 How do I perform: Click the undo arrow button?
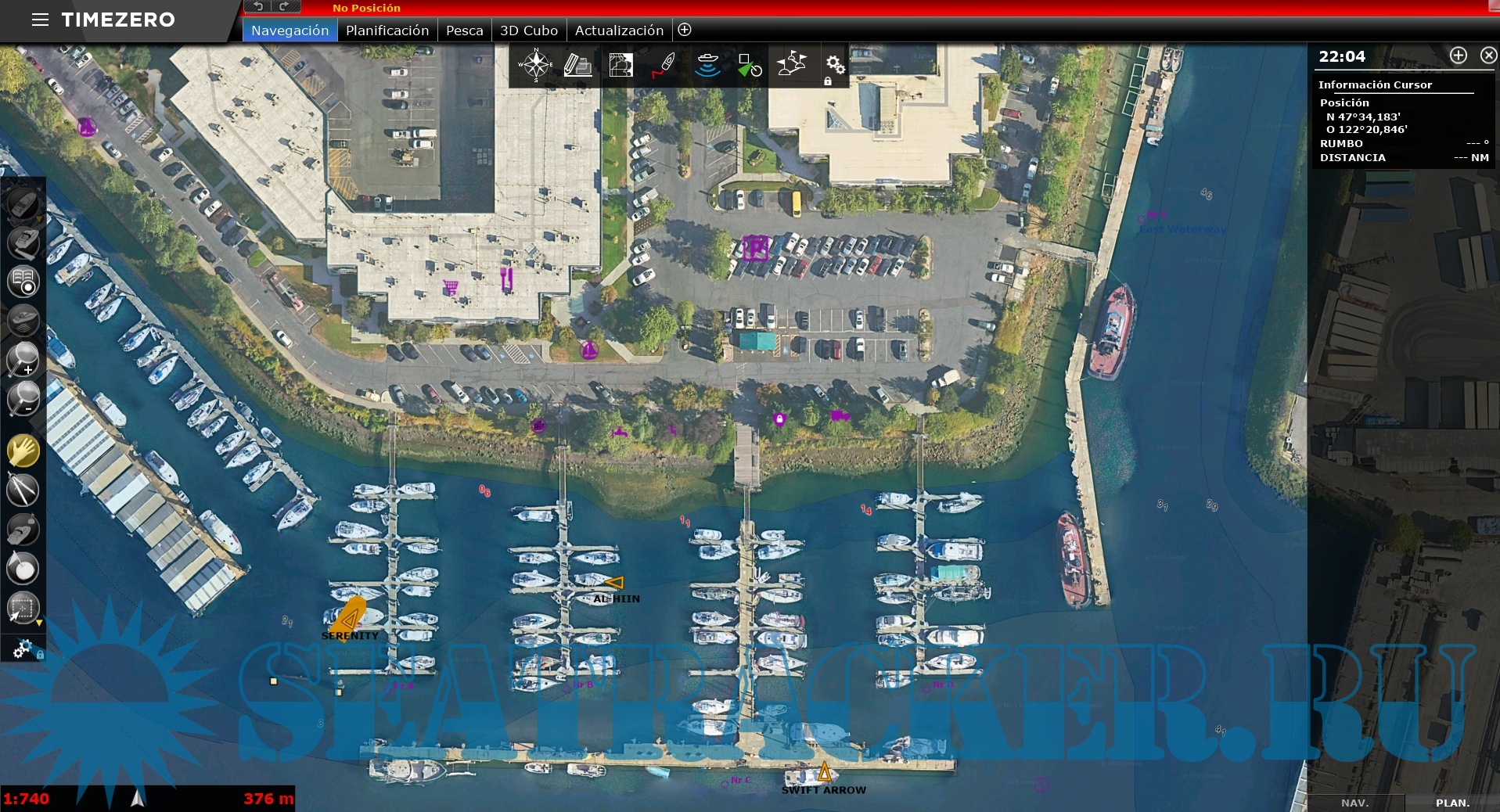pyautogui.click(x=257, y=6)
